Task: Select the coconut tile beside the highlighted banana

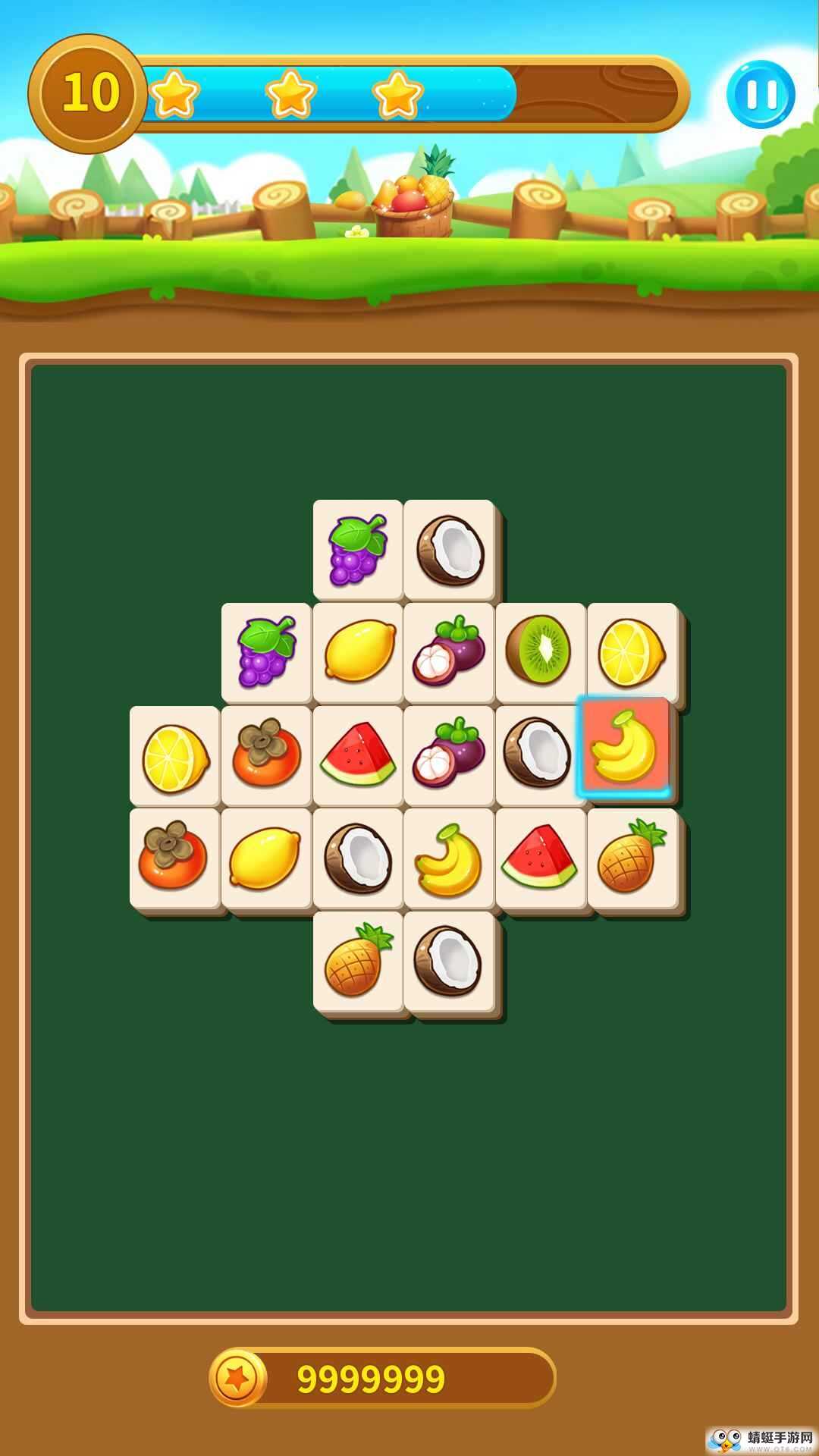Action: (x=539, y=754)
